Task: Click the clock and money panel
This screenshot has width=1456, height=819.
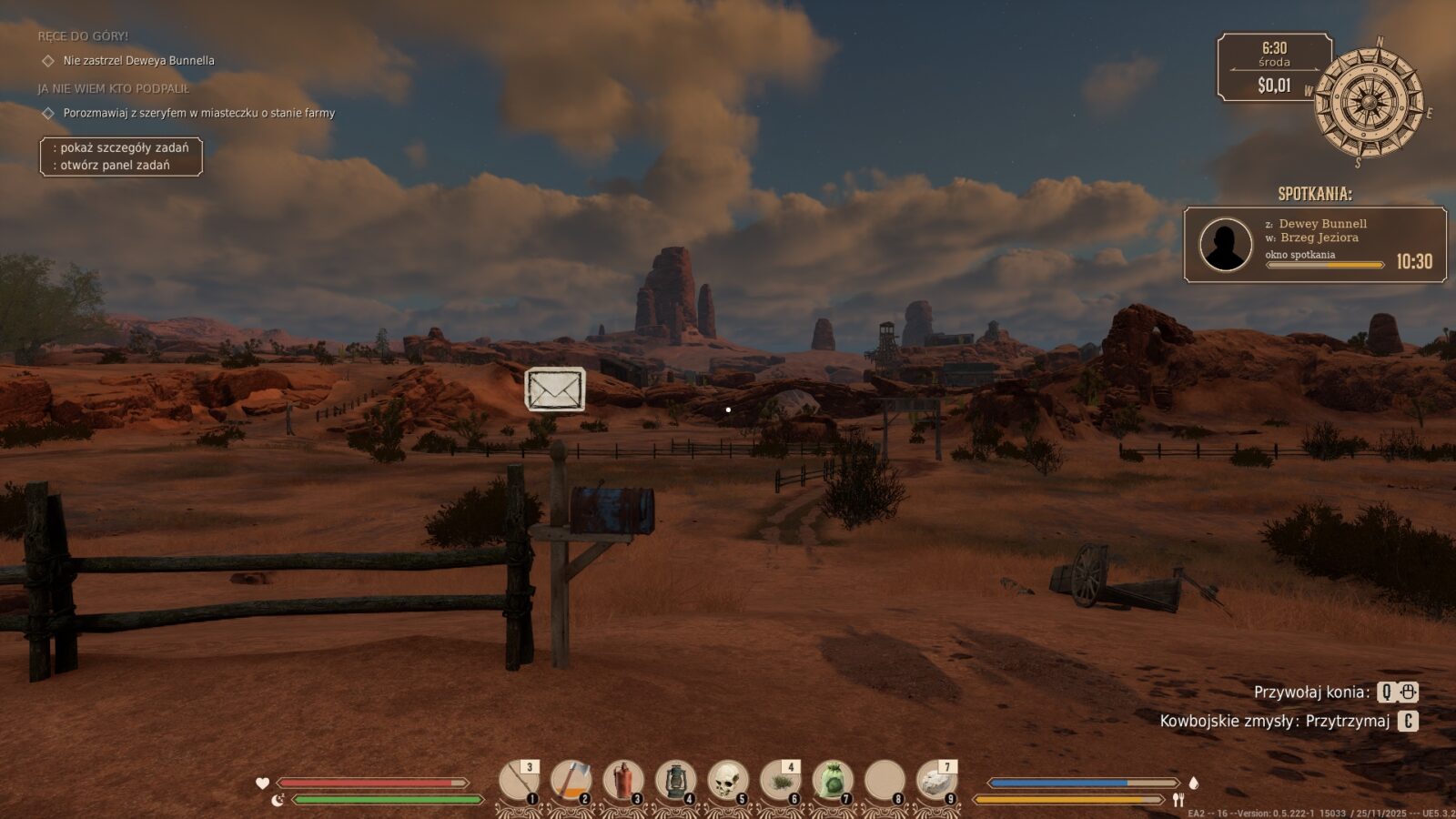Action: coord(1274,67)
